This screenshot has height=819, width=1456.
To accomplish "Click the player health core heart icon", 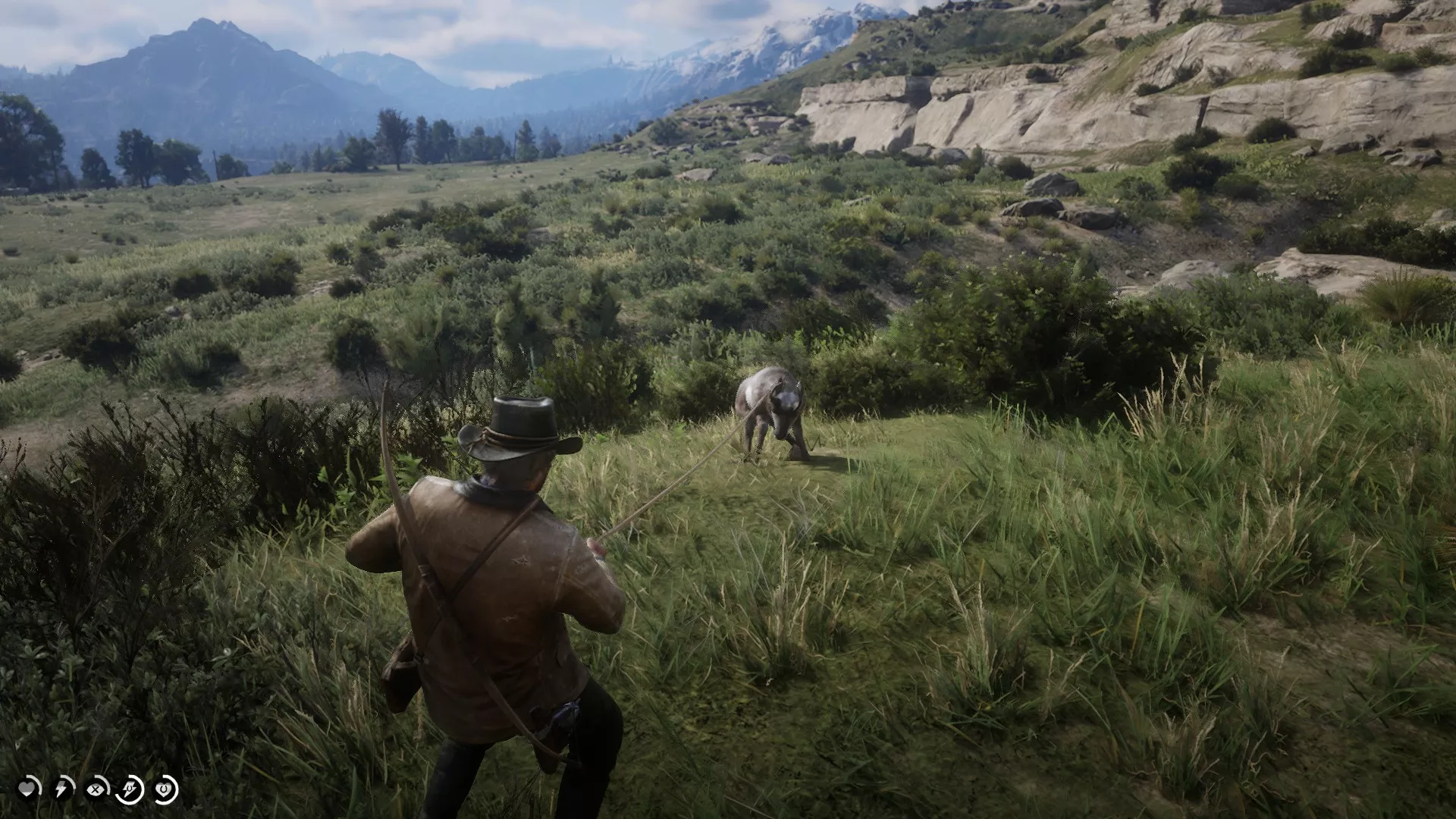I will point(27,789).
